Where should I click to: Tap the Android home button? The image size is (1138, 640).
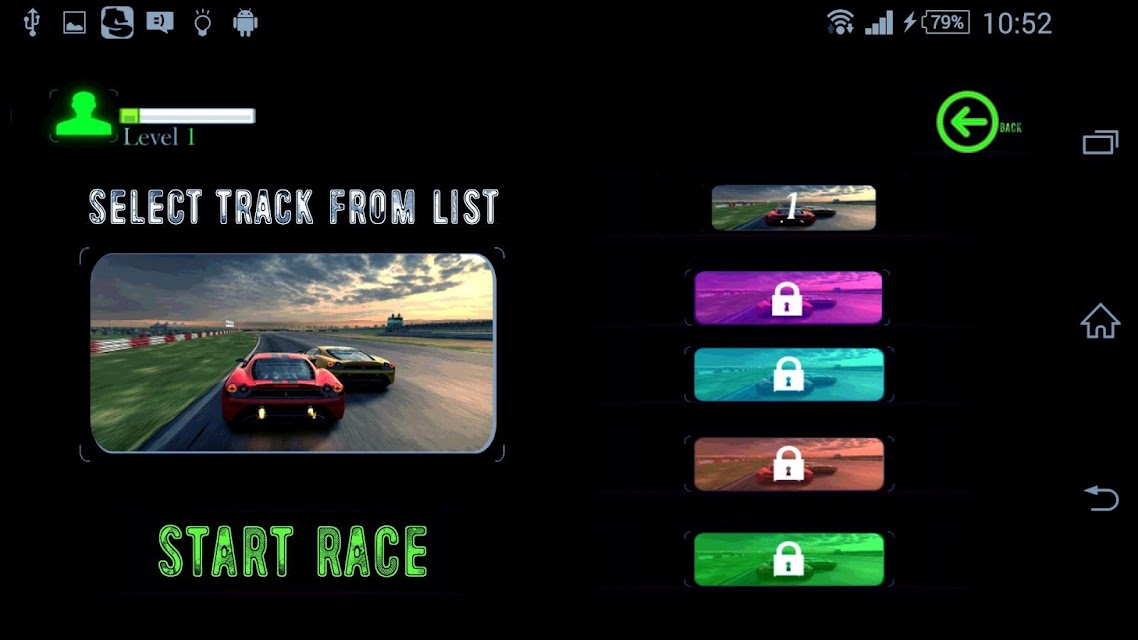pyautogui.click(x=1100, y=322)
